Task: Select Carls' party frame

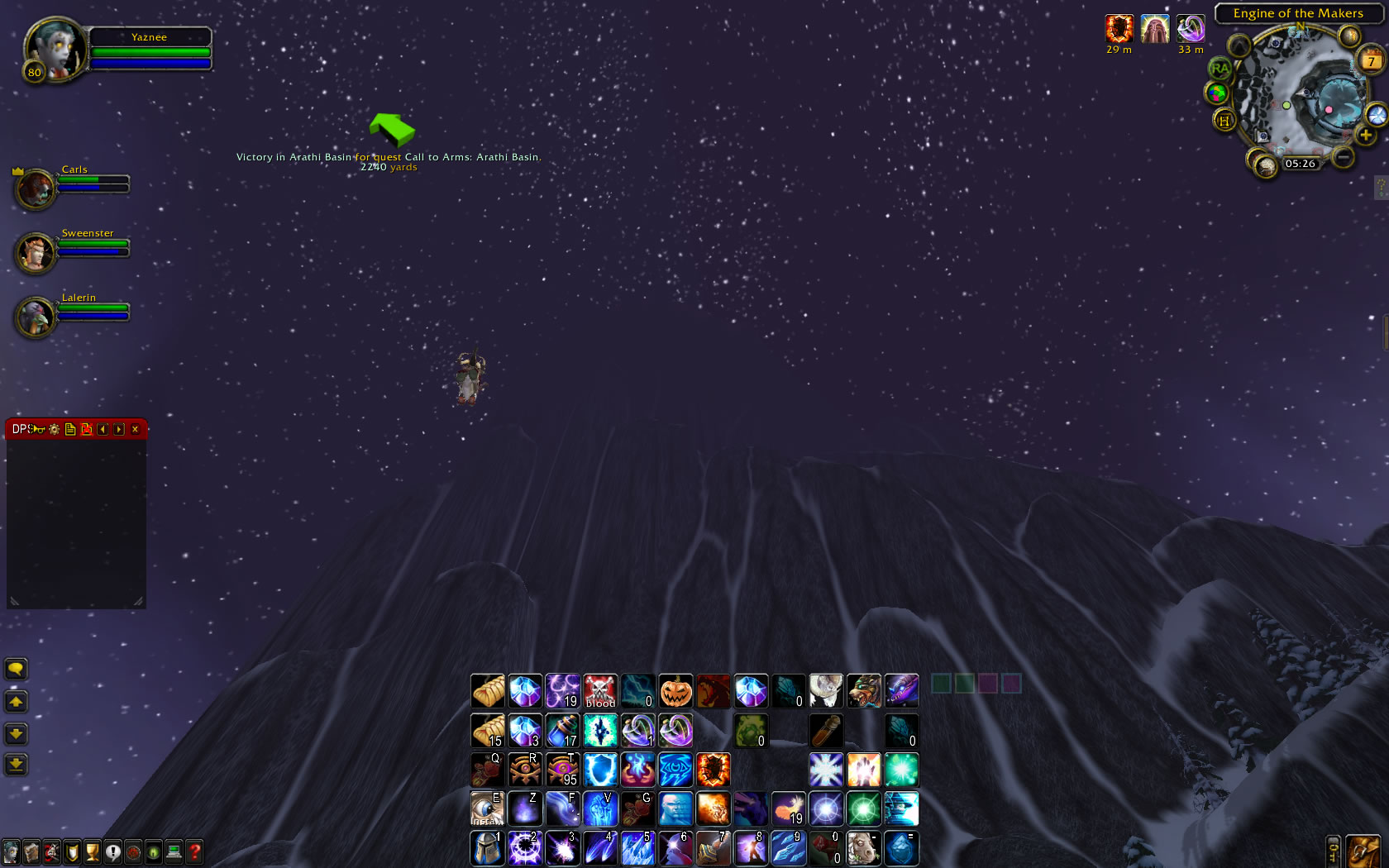Action: 36,188
